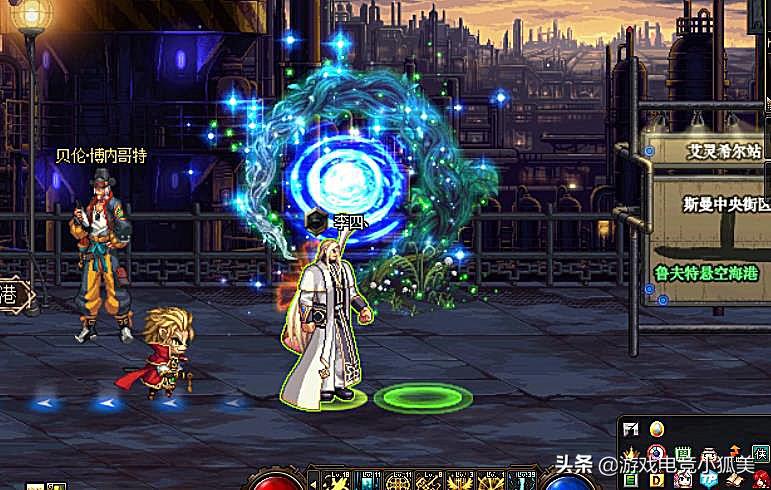
Task: Open the F1 help icon
Action: click(631, 429)
